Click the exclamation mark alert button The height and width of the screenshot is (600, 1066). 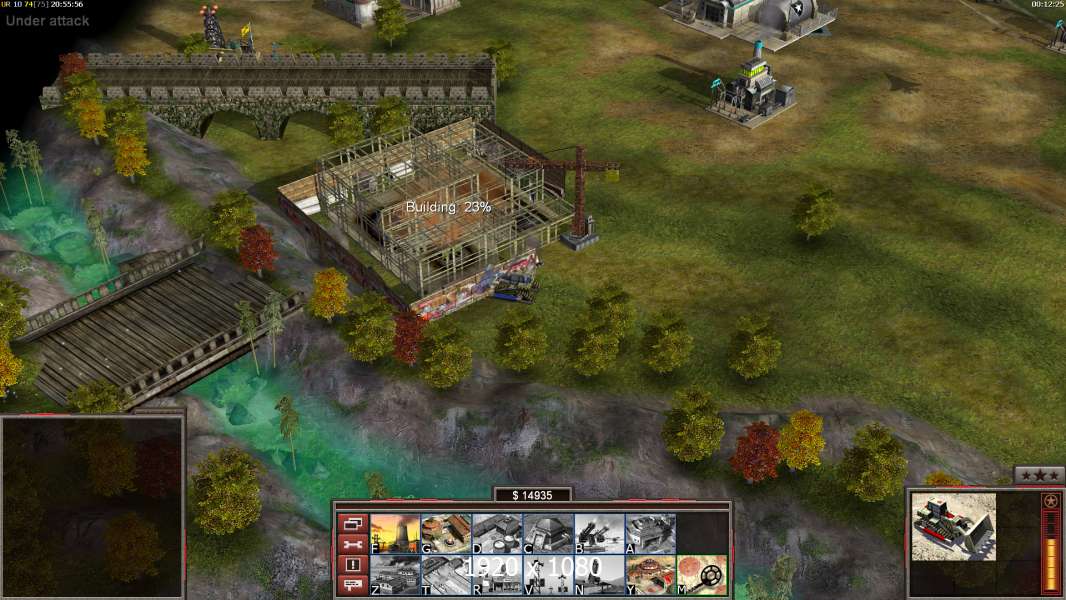point(352,565)
